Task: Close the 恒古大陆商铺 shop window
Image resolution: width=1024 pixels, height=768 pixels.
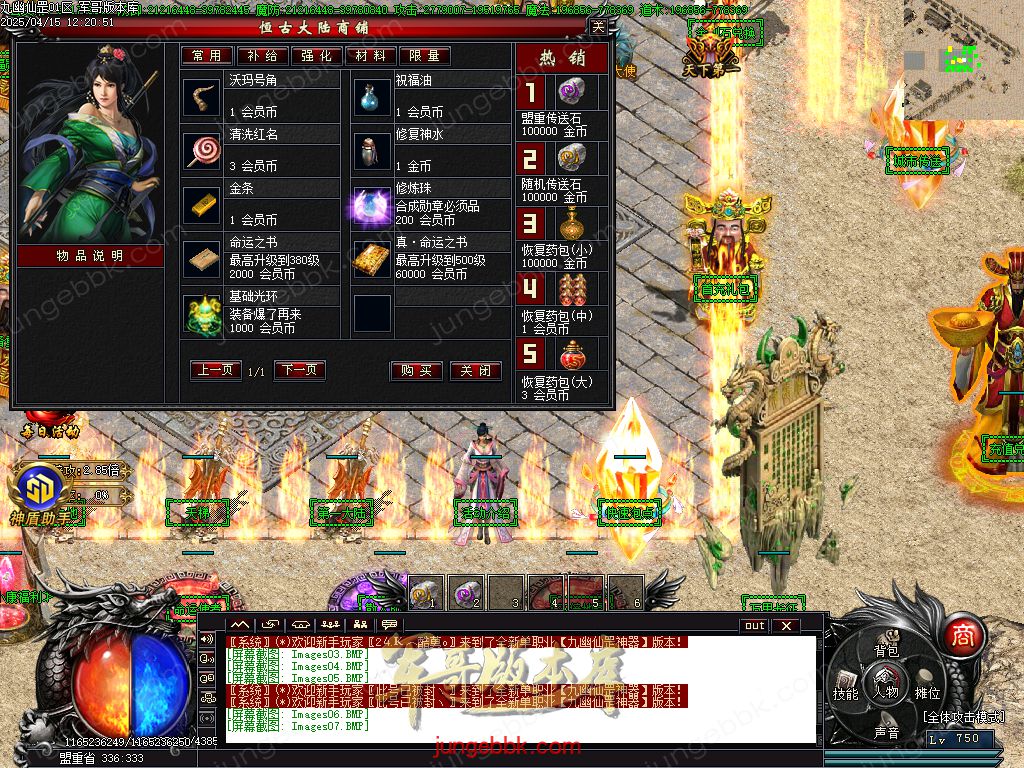Action: click(598, 28)
